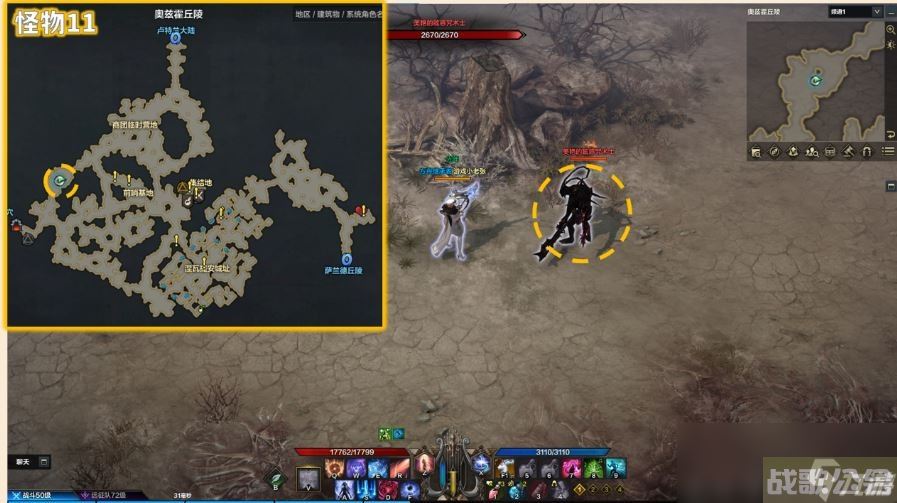The image size is (897, 503).
Task: Minimize the minimap with the dash button
Action: pyautogui.click(x=890, y=11)
